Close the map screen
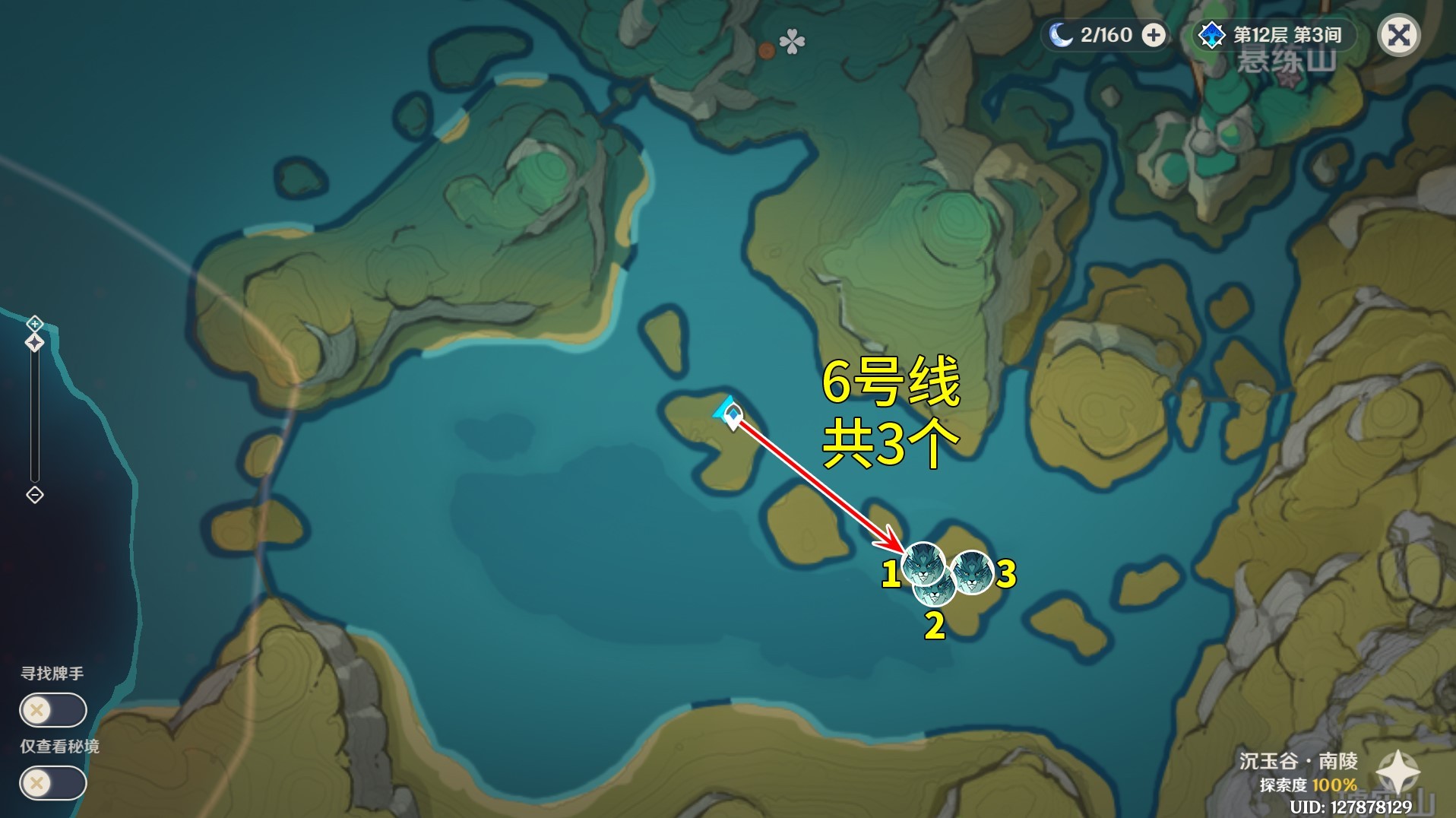The width and height of the screenshot is (1456, 818). click(x=1399, y=35)
